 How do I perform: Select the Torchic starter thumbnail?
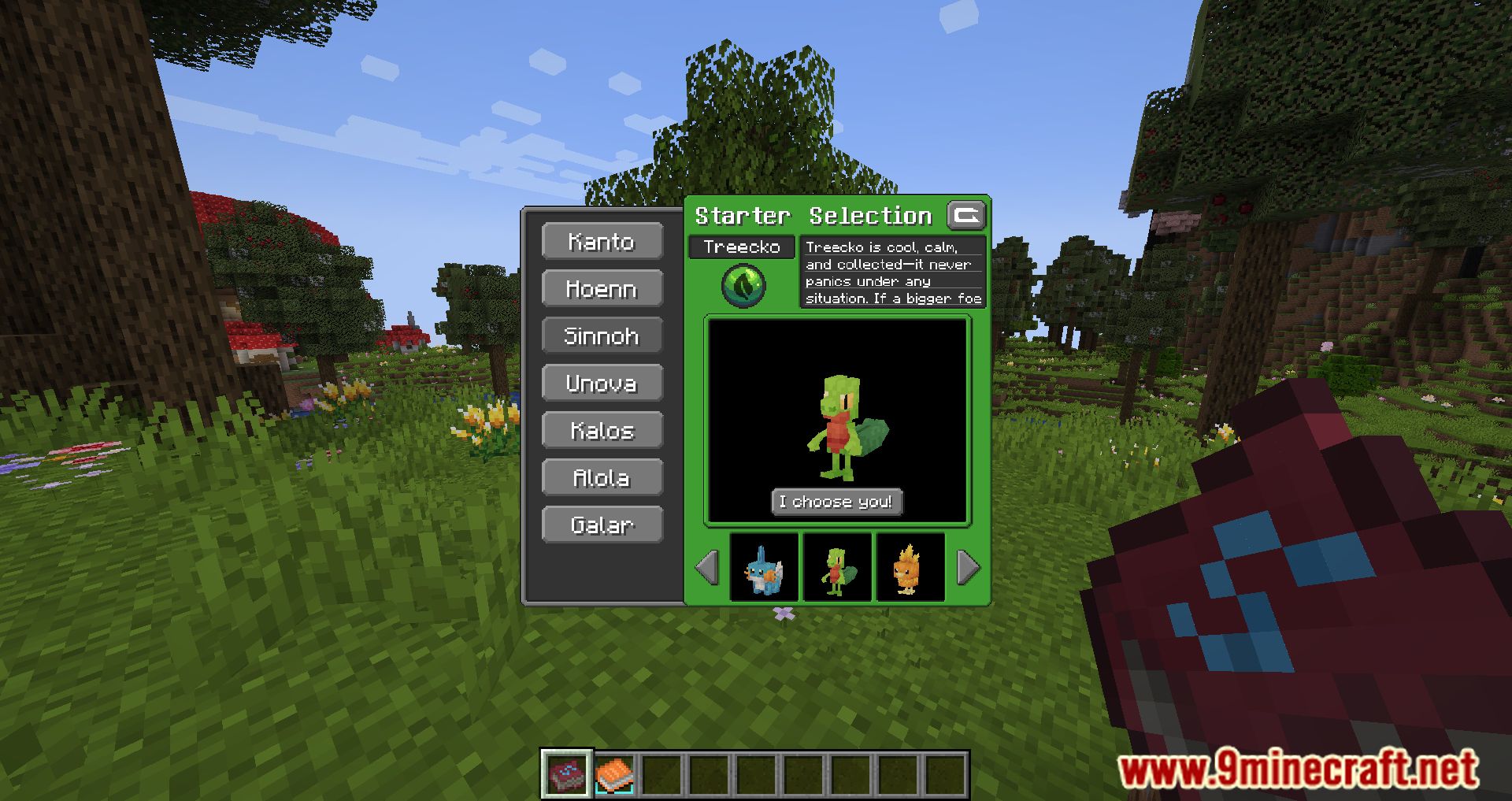tap(909, 568)
